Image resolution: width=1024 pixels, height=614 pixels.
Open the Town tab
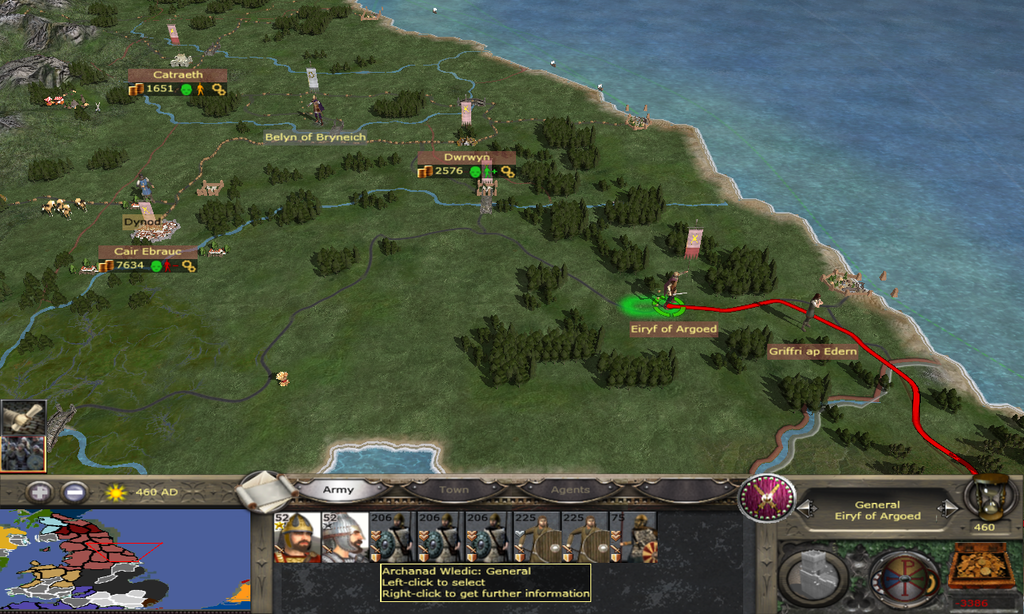pos(452,491)
